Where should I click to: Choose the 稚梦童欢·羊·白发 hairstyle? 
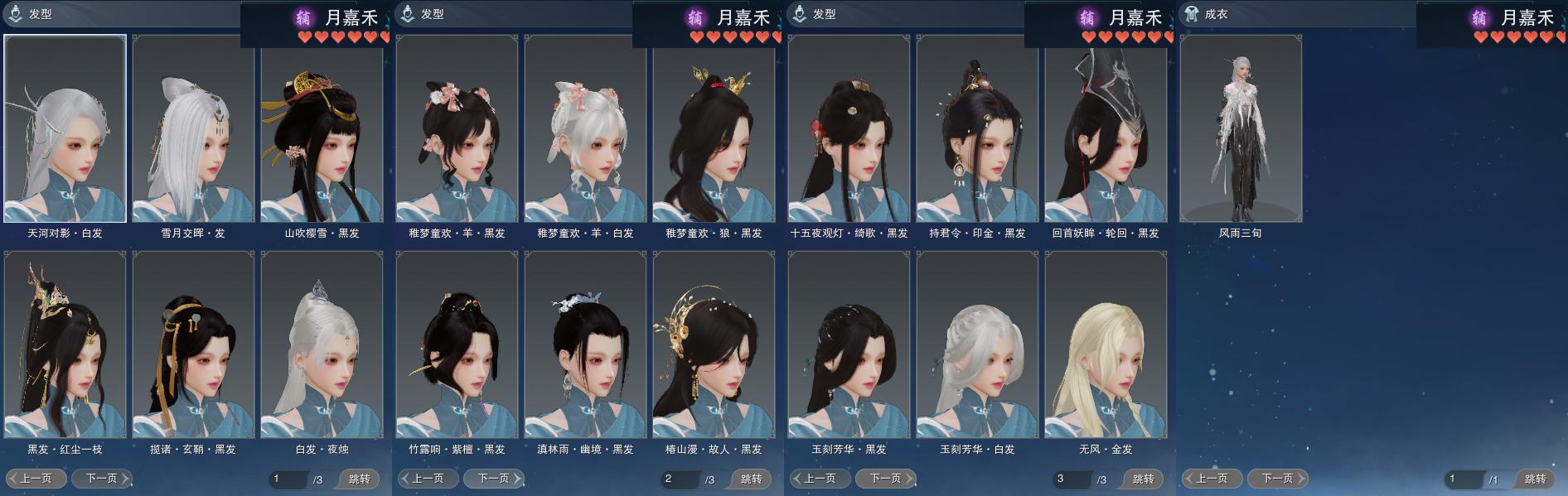point(585,128)
